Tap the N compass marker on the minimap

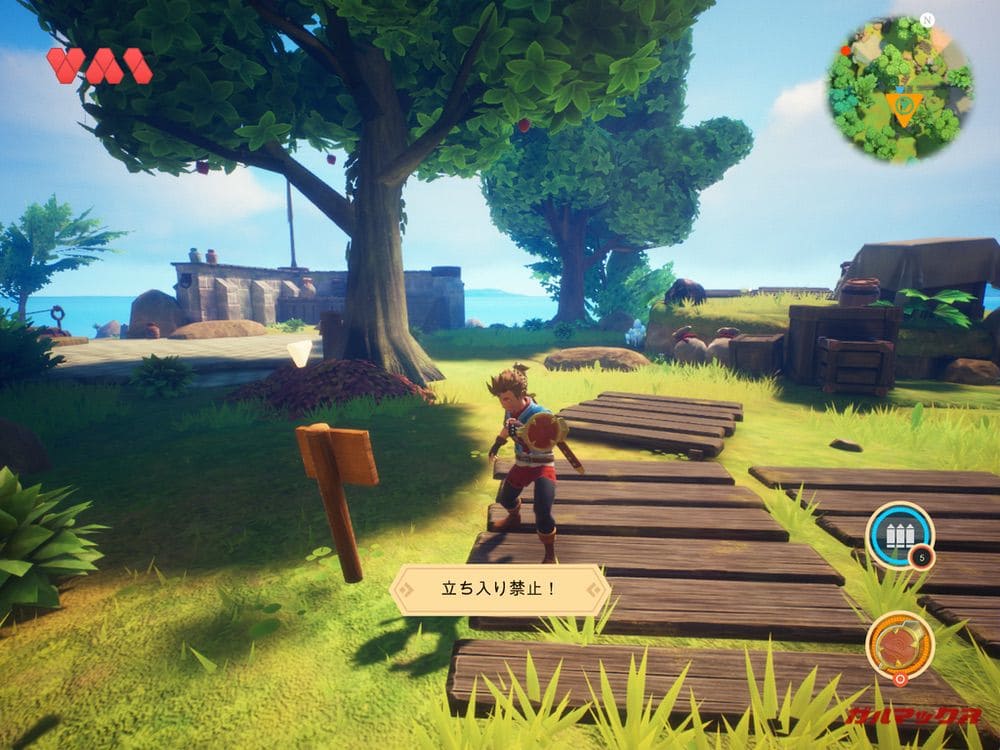click(x=927, y=19)
